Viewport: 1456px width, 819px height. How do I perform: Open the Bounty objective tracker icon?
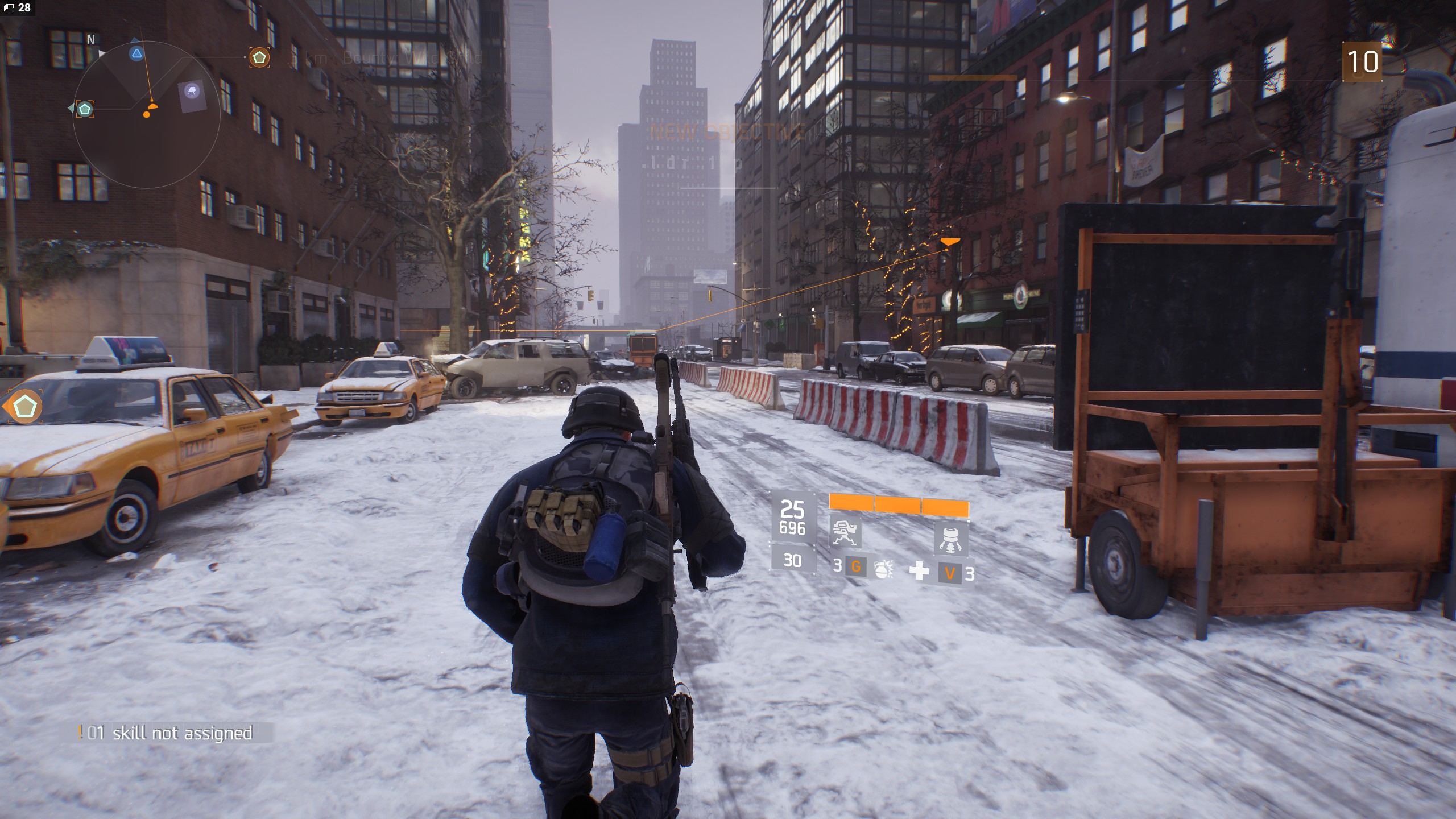pyautogui.click(x=259, y=57)
